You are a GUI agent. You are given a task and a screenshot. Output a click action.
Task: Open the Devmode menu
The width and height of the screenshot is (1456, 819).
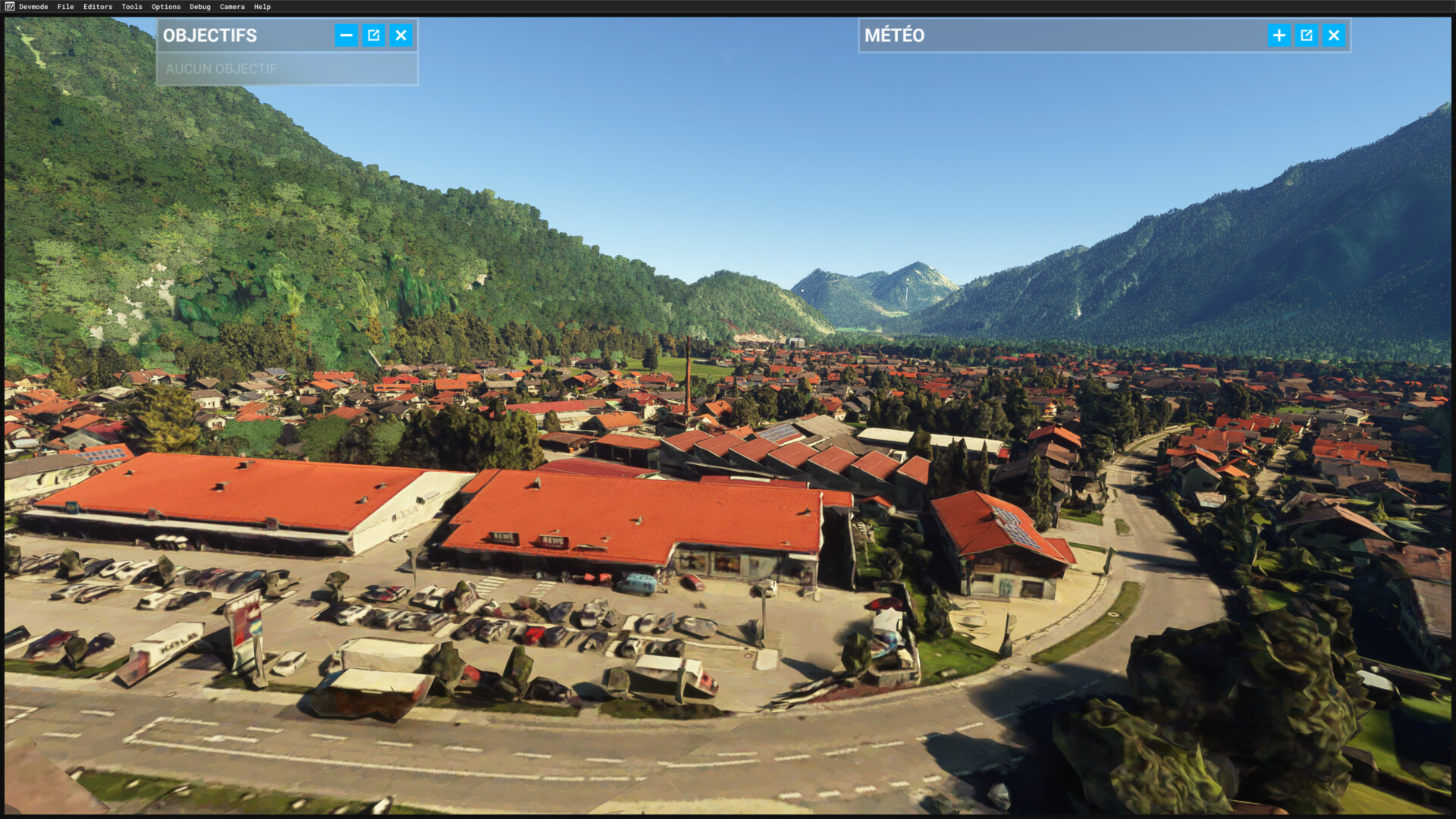tap(33, 7)
